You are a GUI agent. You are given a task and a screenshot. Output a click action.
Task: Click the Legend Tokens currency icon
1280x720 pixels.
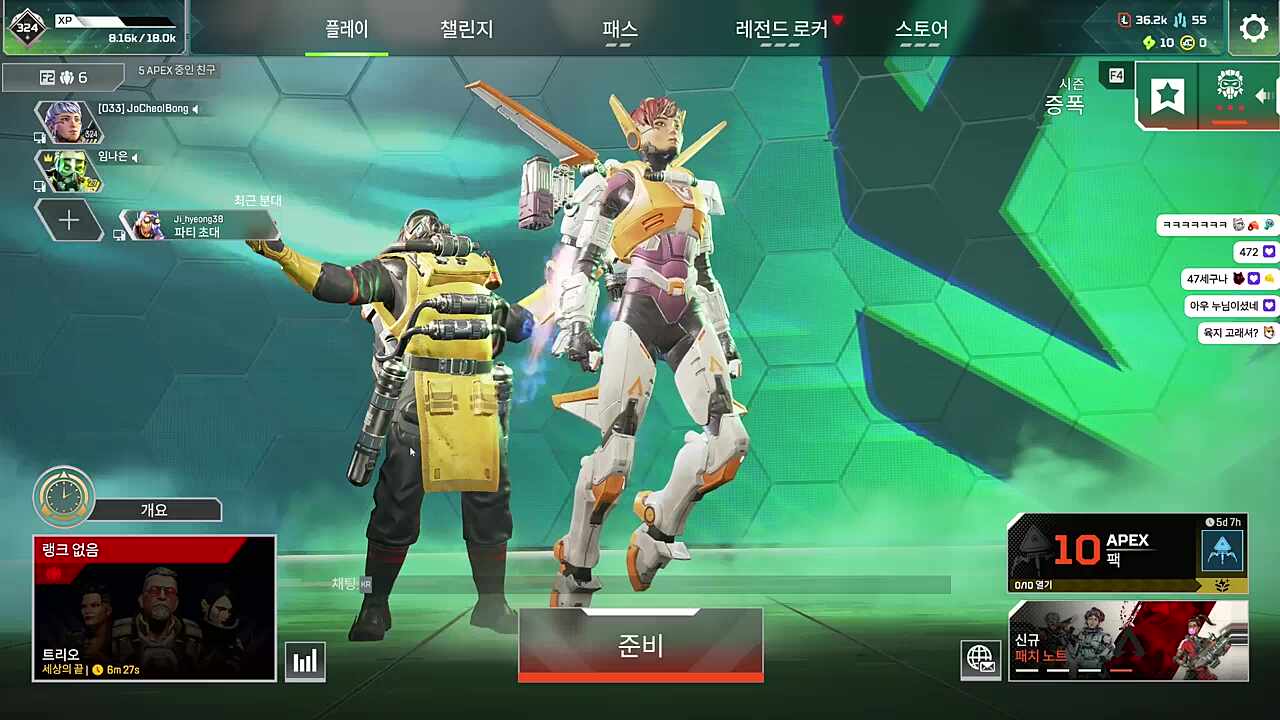pos(1123,21)
